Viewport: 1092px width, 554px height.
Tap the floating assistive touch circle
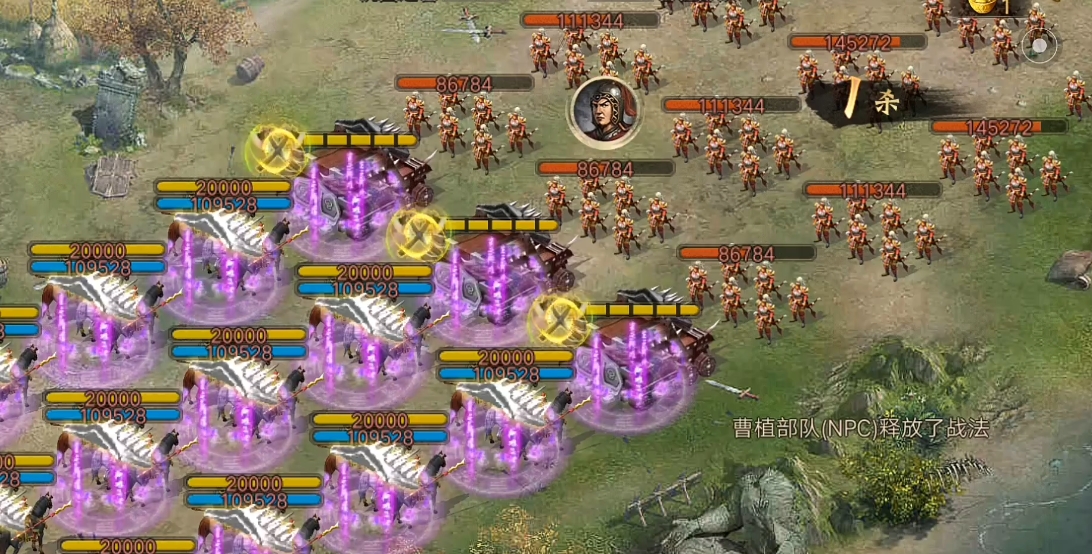pyautogui.click(x=1040, y=46)
